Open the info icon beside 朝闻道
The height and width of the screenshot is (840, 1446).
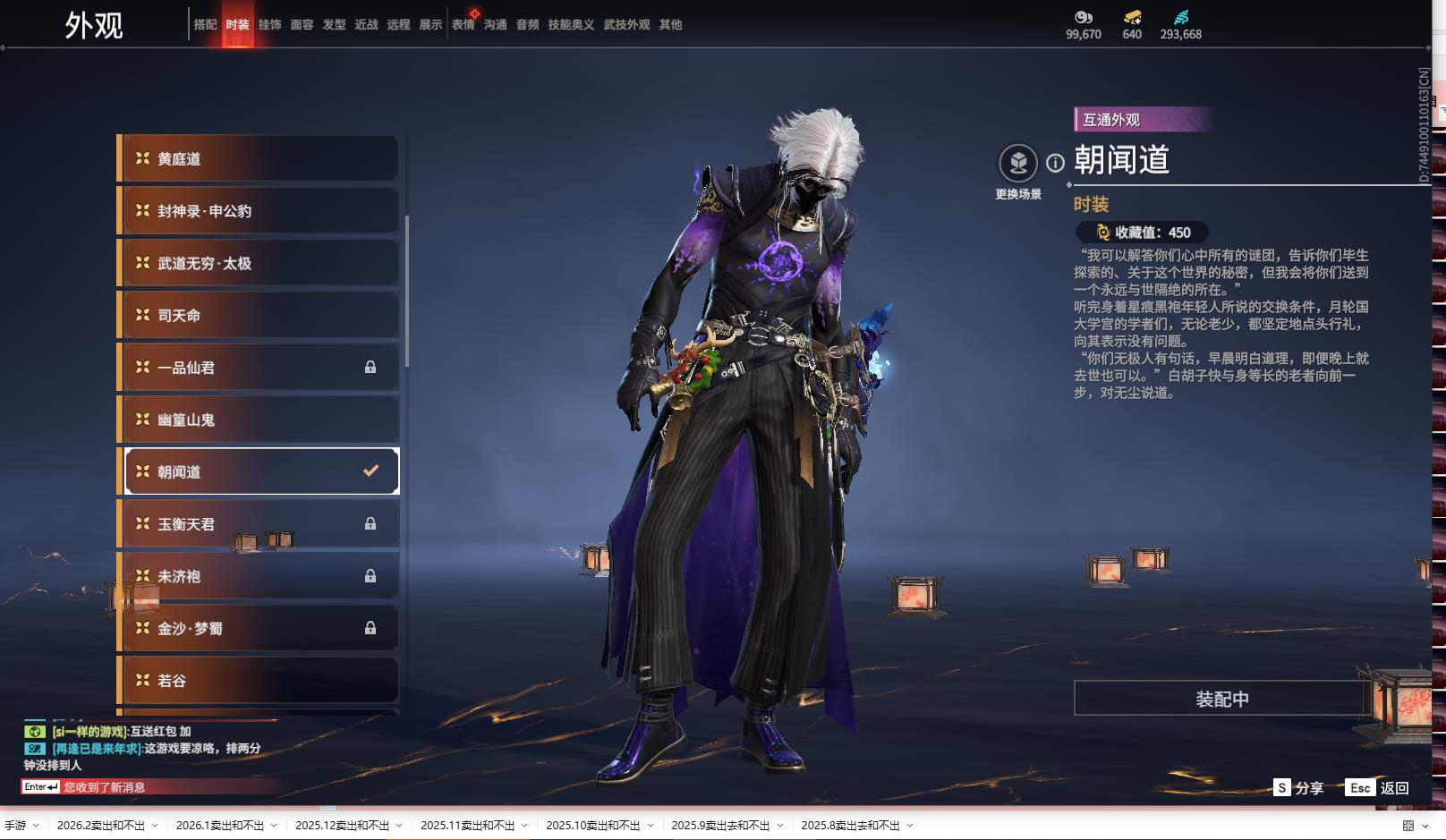point(1056,163)
